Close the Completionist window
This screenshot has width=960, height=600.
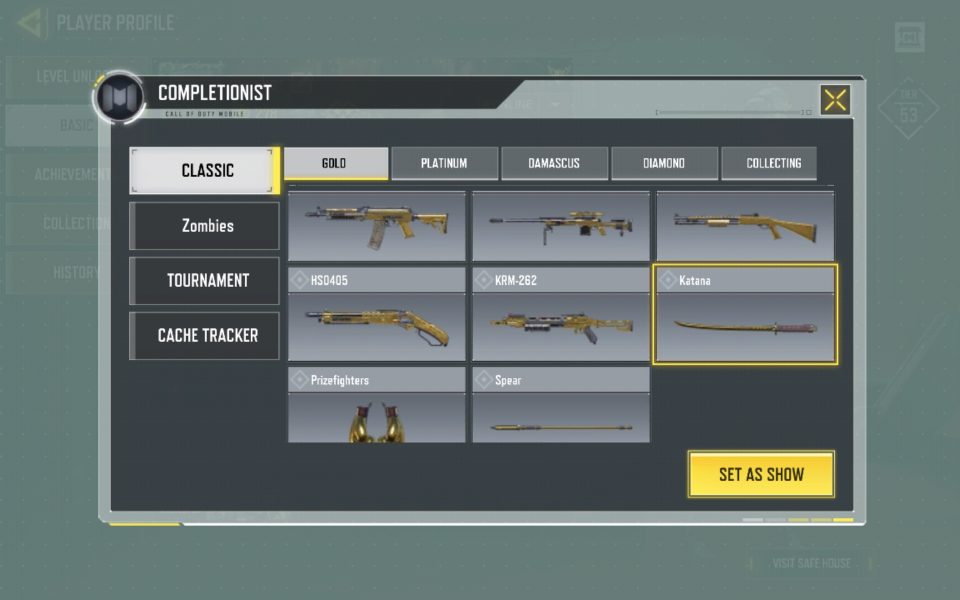[x=835, y=100]
